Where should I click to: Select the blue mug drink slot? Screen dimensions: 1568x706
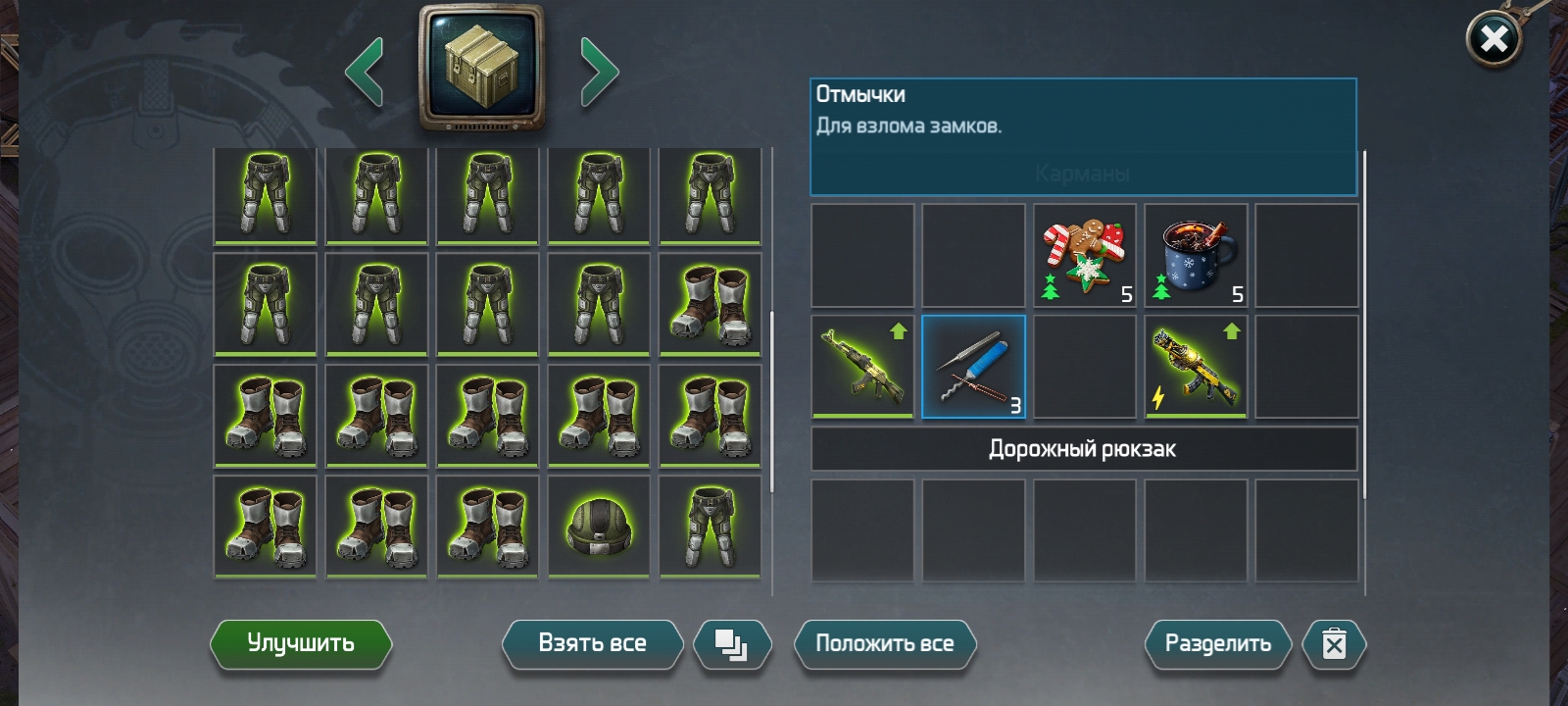[1196, 255]
